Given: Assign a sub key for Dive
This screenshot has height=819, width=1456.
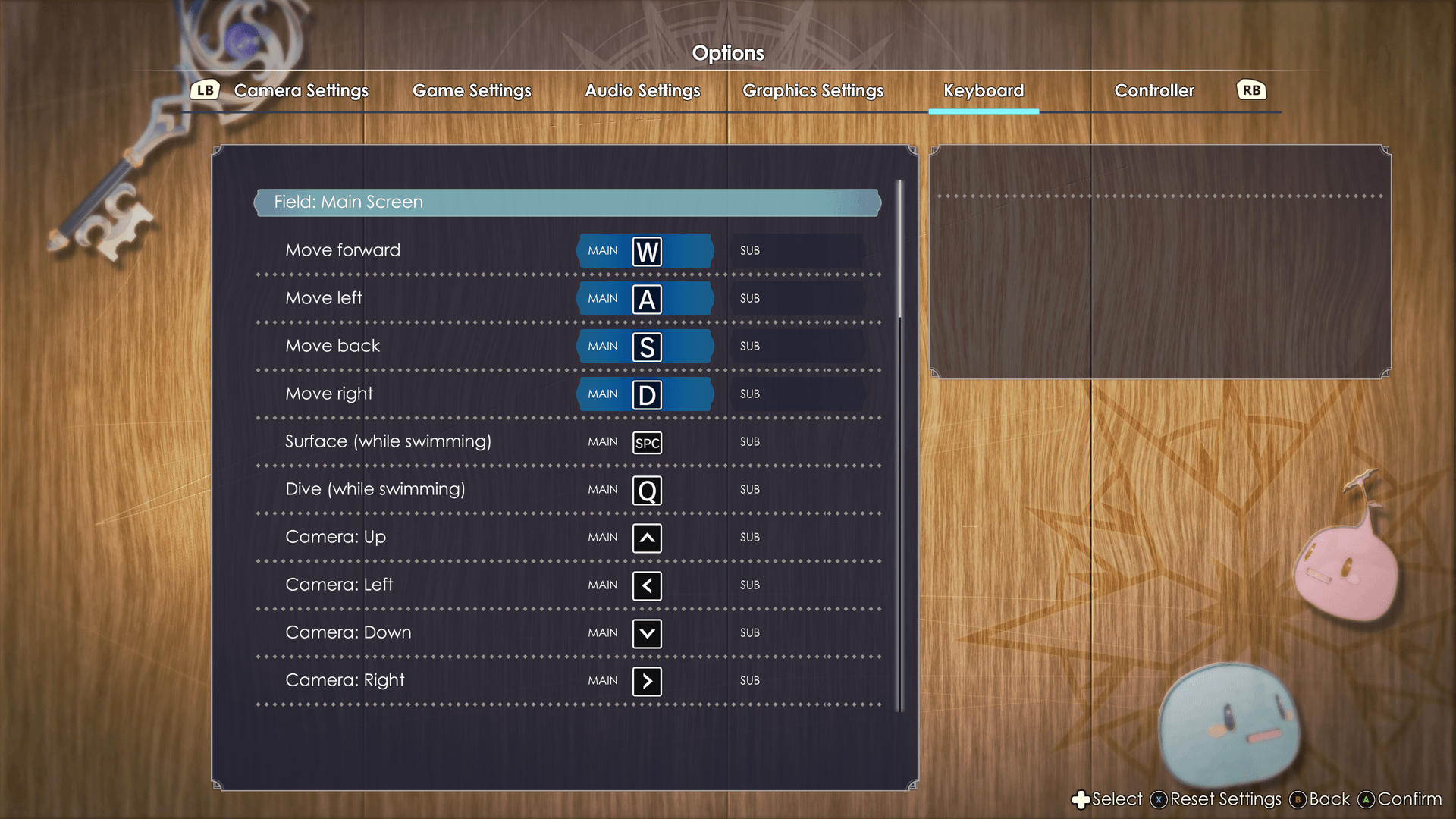Looking at the screenshot, I should 798,490.
